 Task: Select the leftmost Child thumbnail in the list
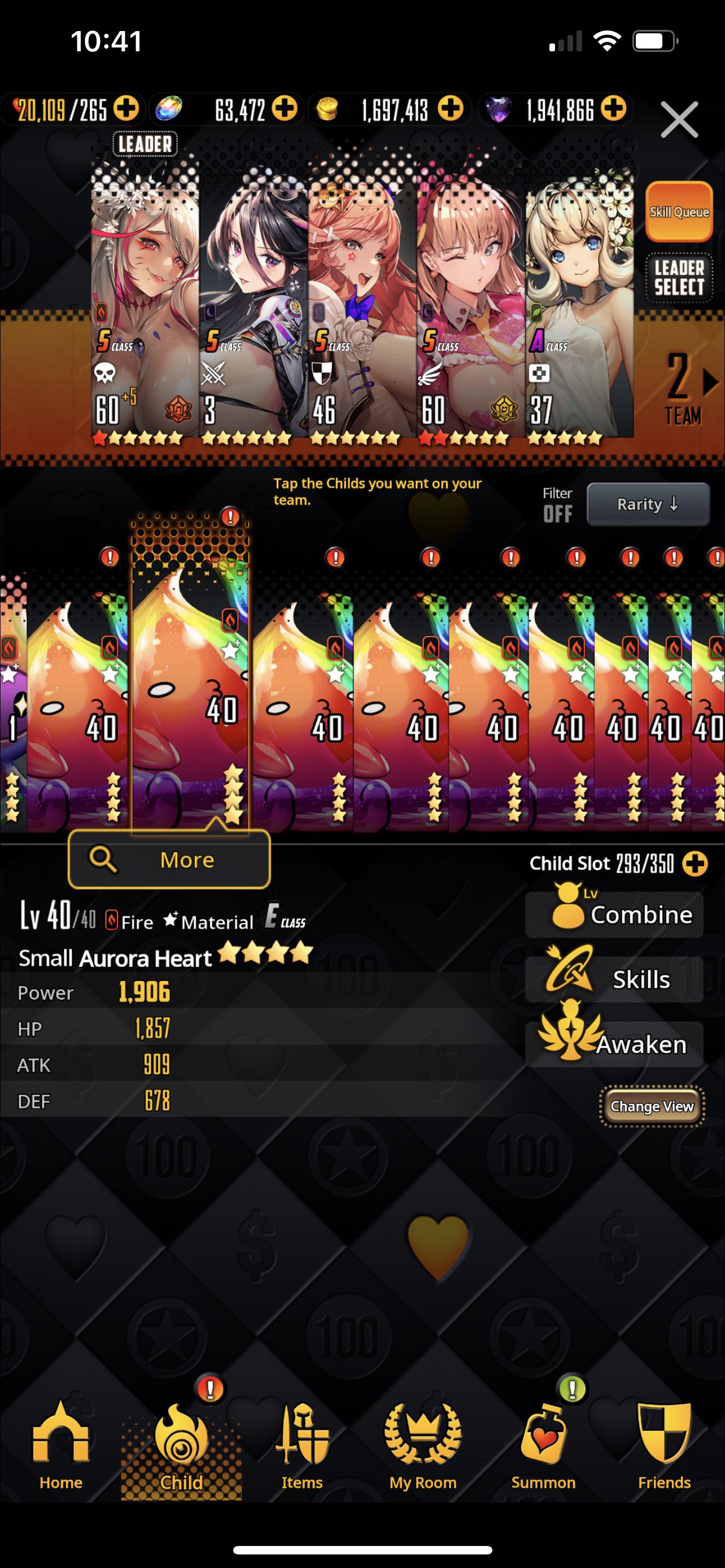(12, 700)
